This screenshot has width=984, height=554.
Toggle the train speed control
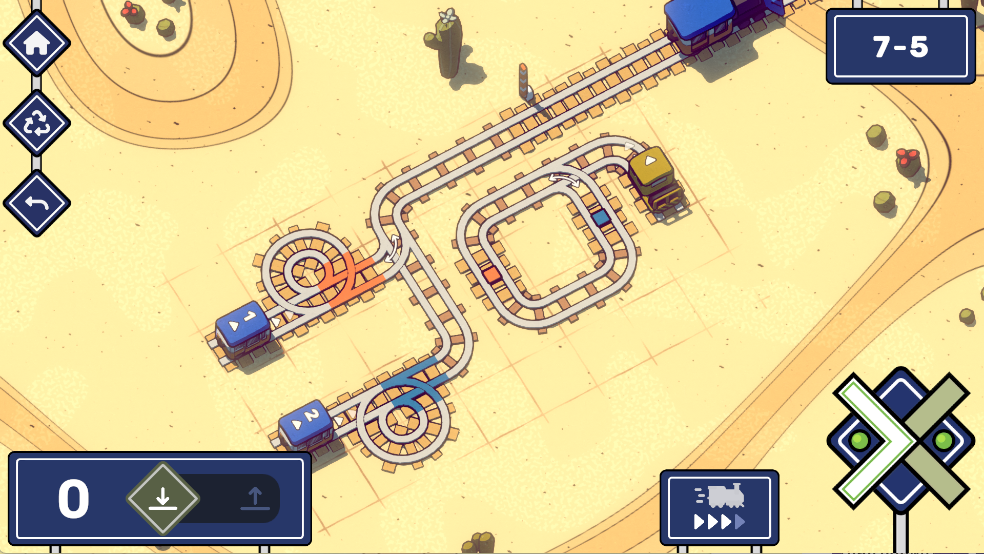click(719, 508)
